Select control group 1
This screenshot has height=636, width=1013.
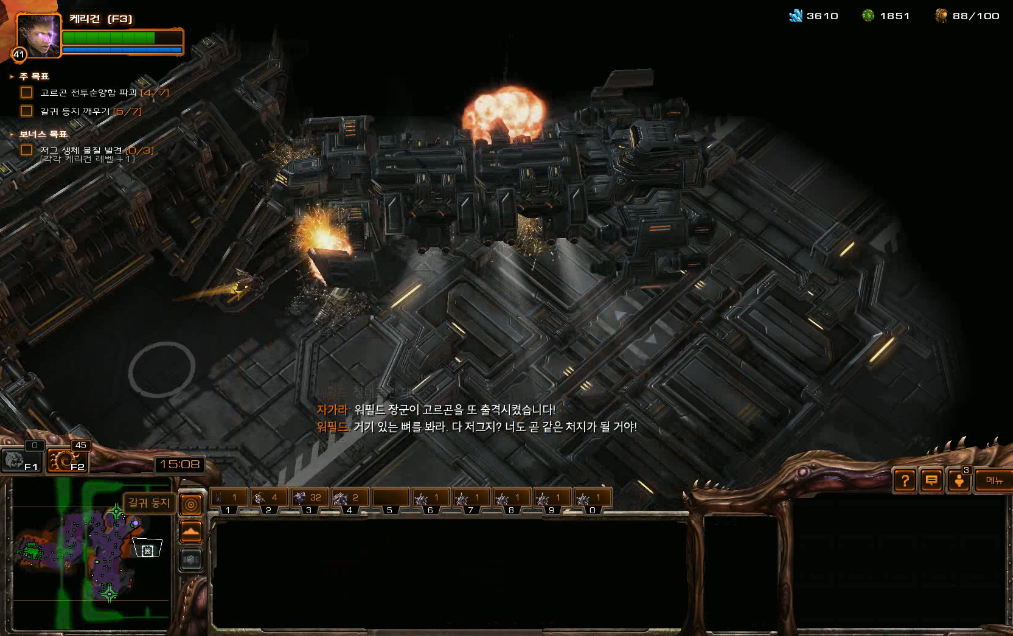[228, 498]
